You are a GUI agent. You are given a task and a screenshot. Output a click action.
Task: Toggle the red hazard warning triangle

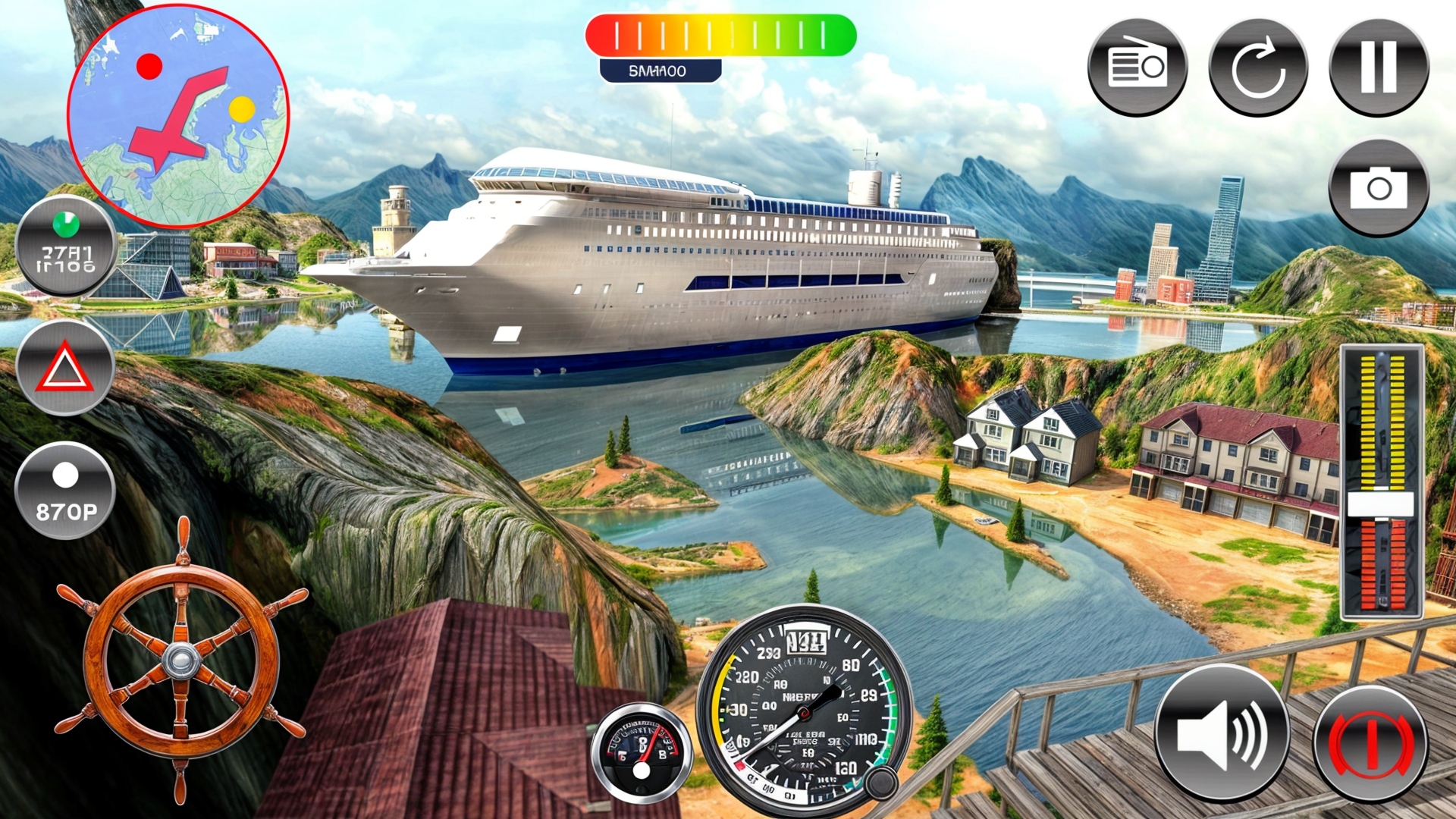(x=64, y=368)
